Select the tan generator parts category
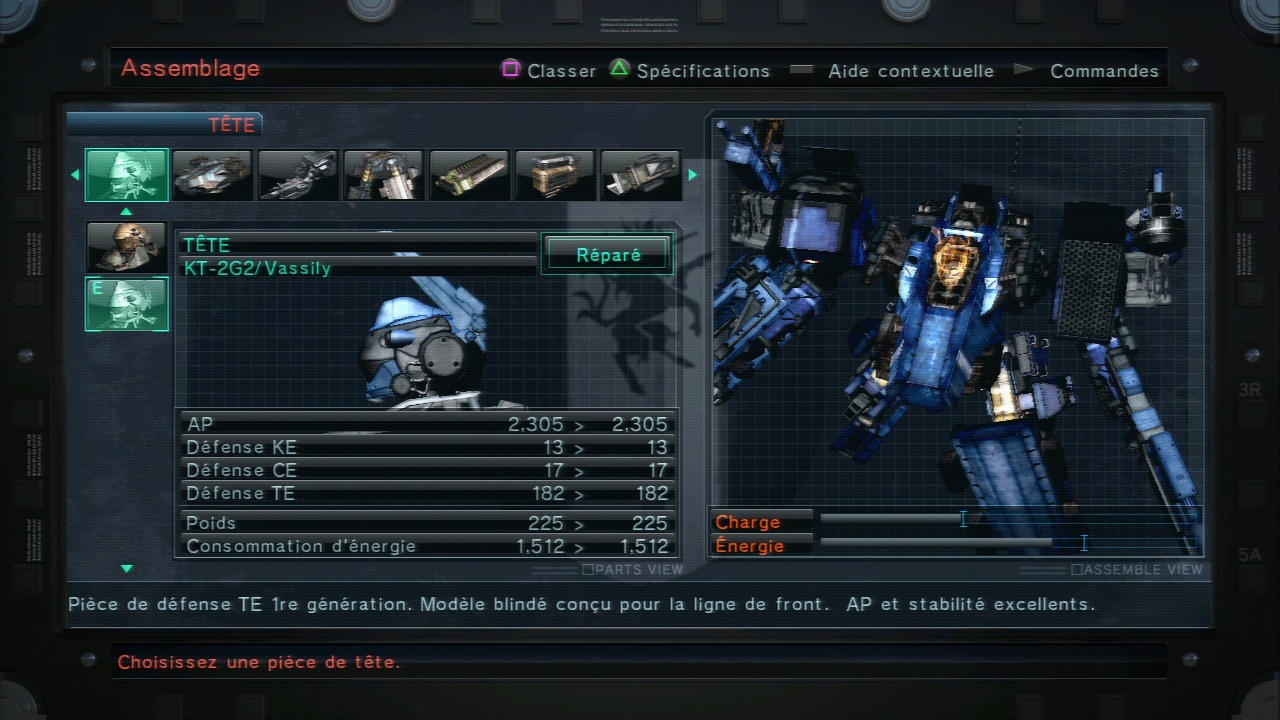The image size is (1280, 720). coord(555,175)
